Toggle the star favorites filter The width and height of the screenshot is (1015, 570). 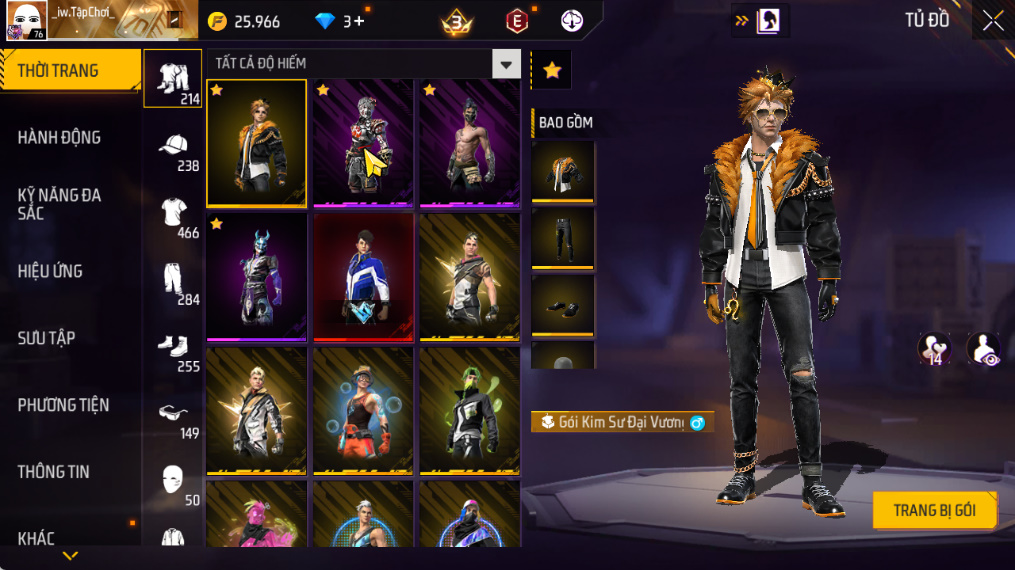click(x=551, y=69)
